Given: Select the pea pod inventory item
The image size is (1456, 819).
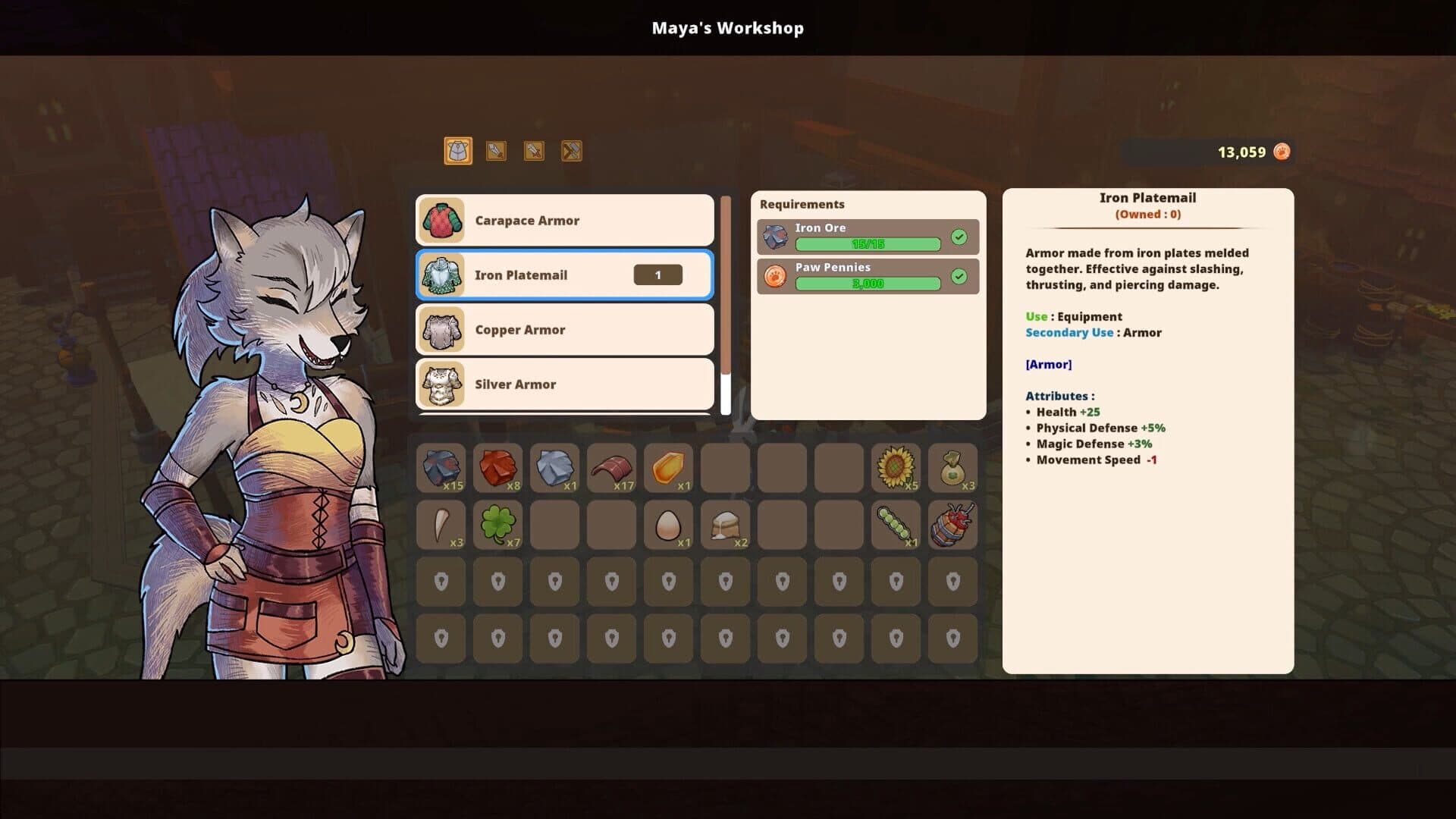Looking at the screenshot, I should (x=896, y=524).
